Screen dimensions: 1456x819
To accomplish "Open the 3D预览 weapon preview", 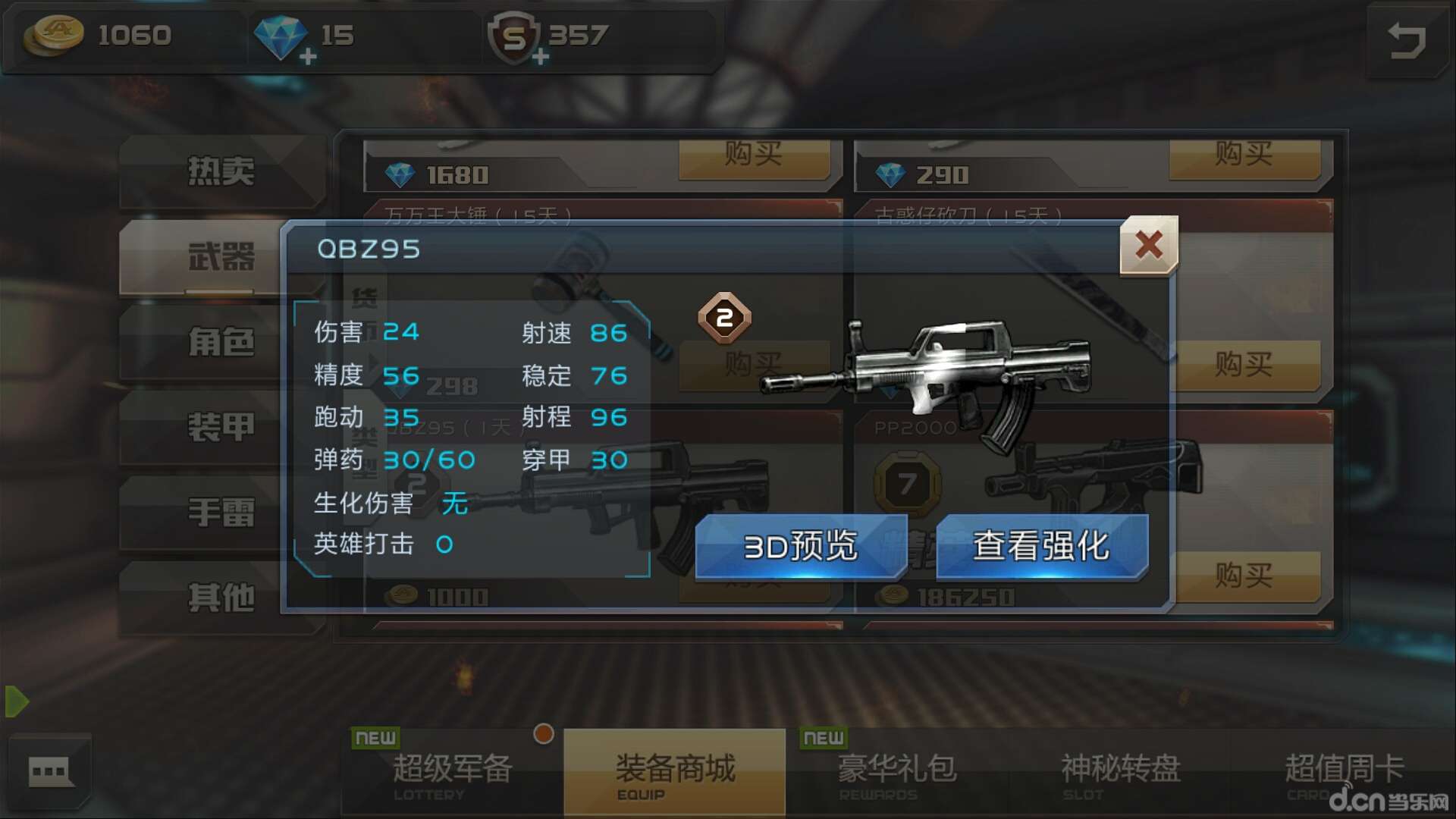I will click(x=801, y=545).
